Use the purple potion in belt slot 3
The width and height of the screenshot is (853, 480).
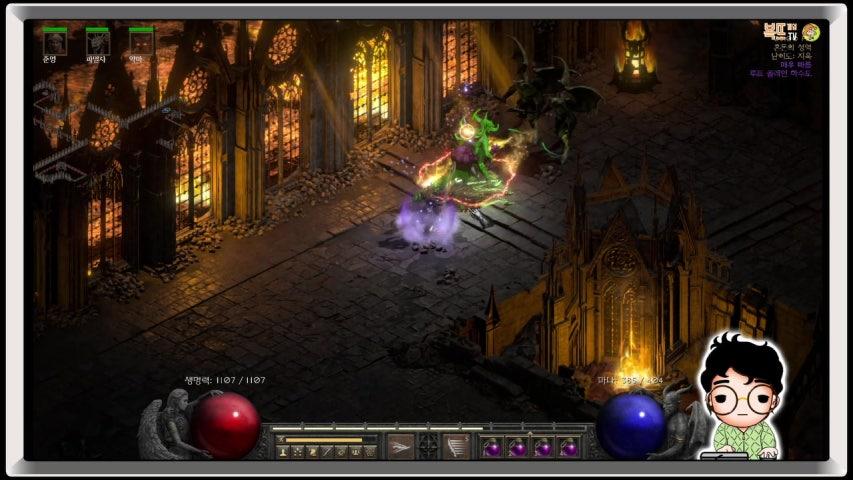[x=544, y=447]
